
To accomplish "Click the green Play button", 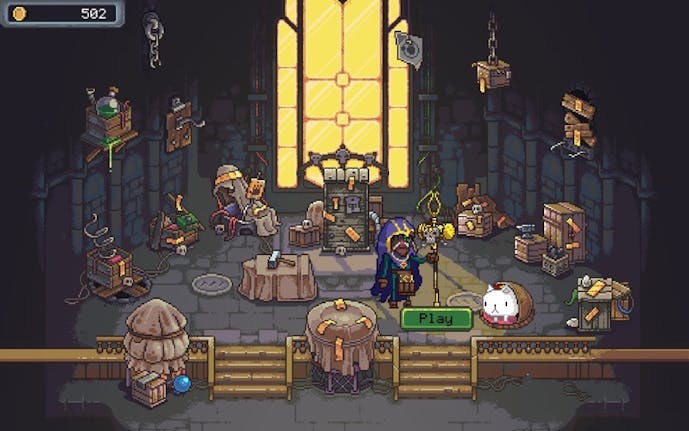I will click(x=436, y=319).
